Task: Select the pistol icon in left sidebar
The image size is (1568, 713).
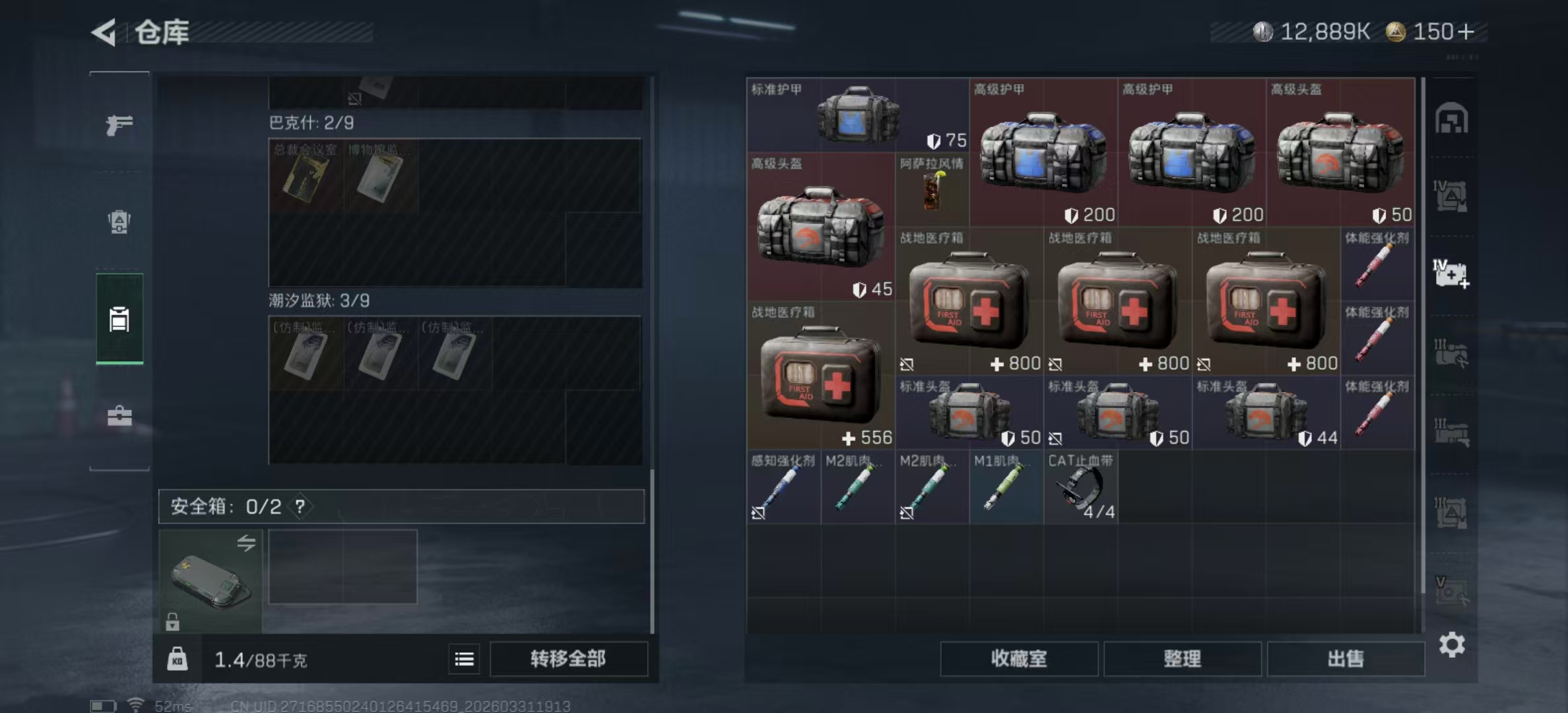Action: pos(119,125)
